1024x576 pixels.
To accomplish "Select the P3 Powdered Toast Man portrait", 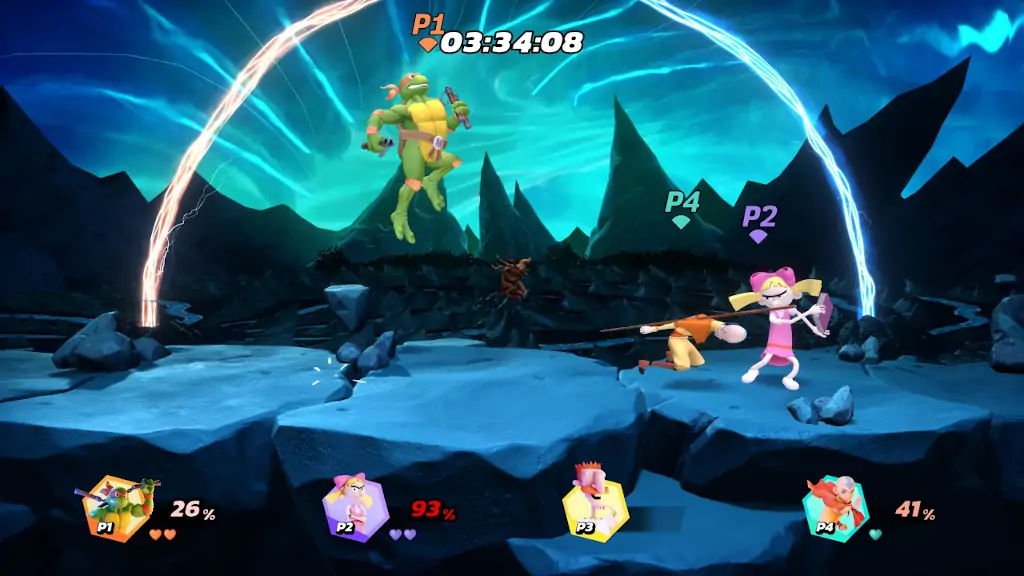I will pyautogui.click(x=593, y=506).
